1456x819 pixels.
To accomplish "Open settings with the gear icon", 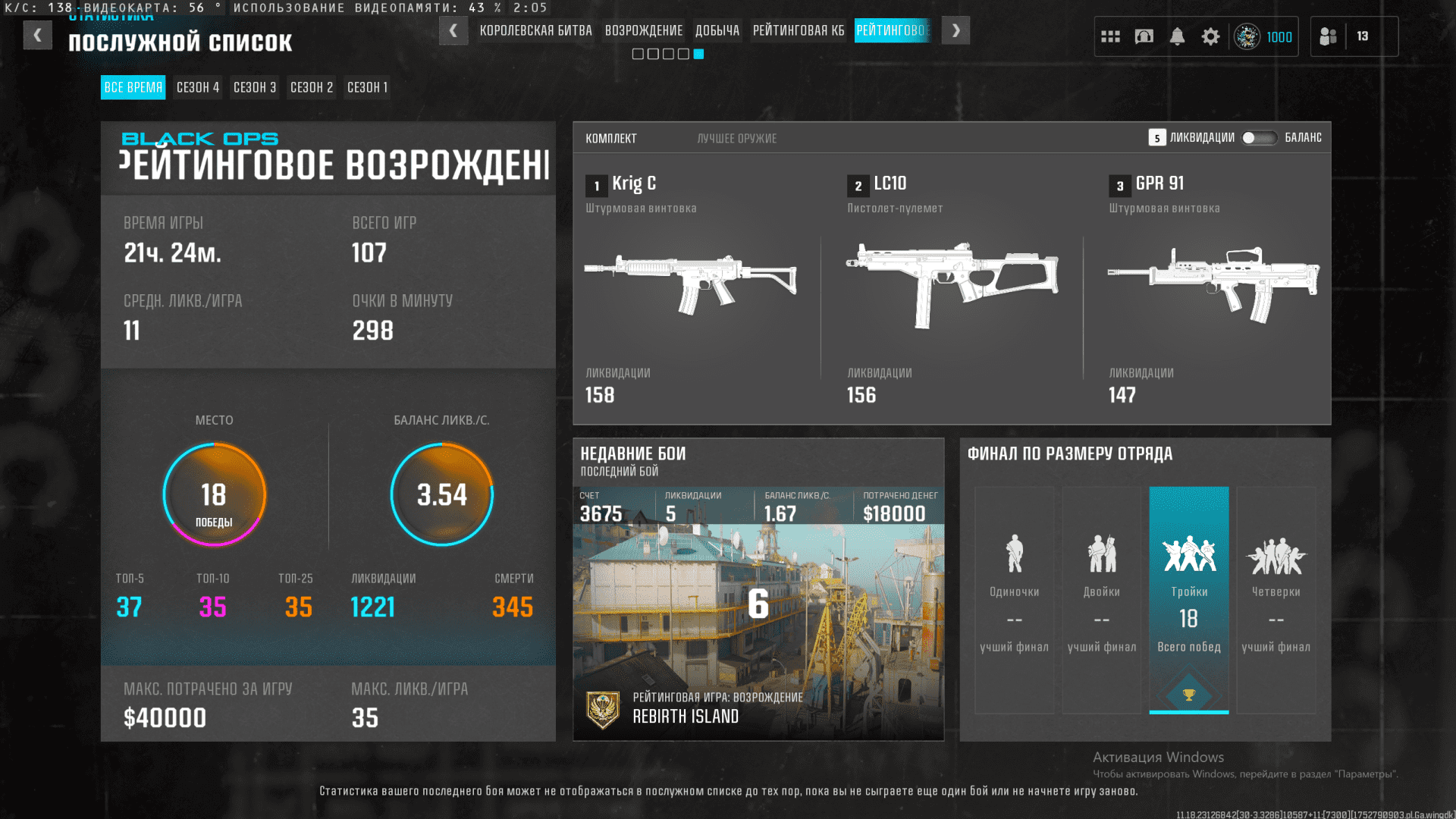I will click(x=1210, y=36).
